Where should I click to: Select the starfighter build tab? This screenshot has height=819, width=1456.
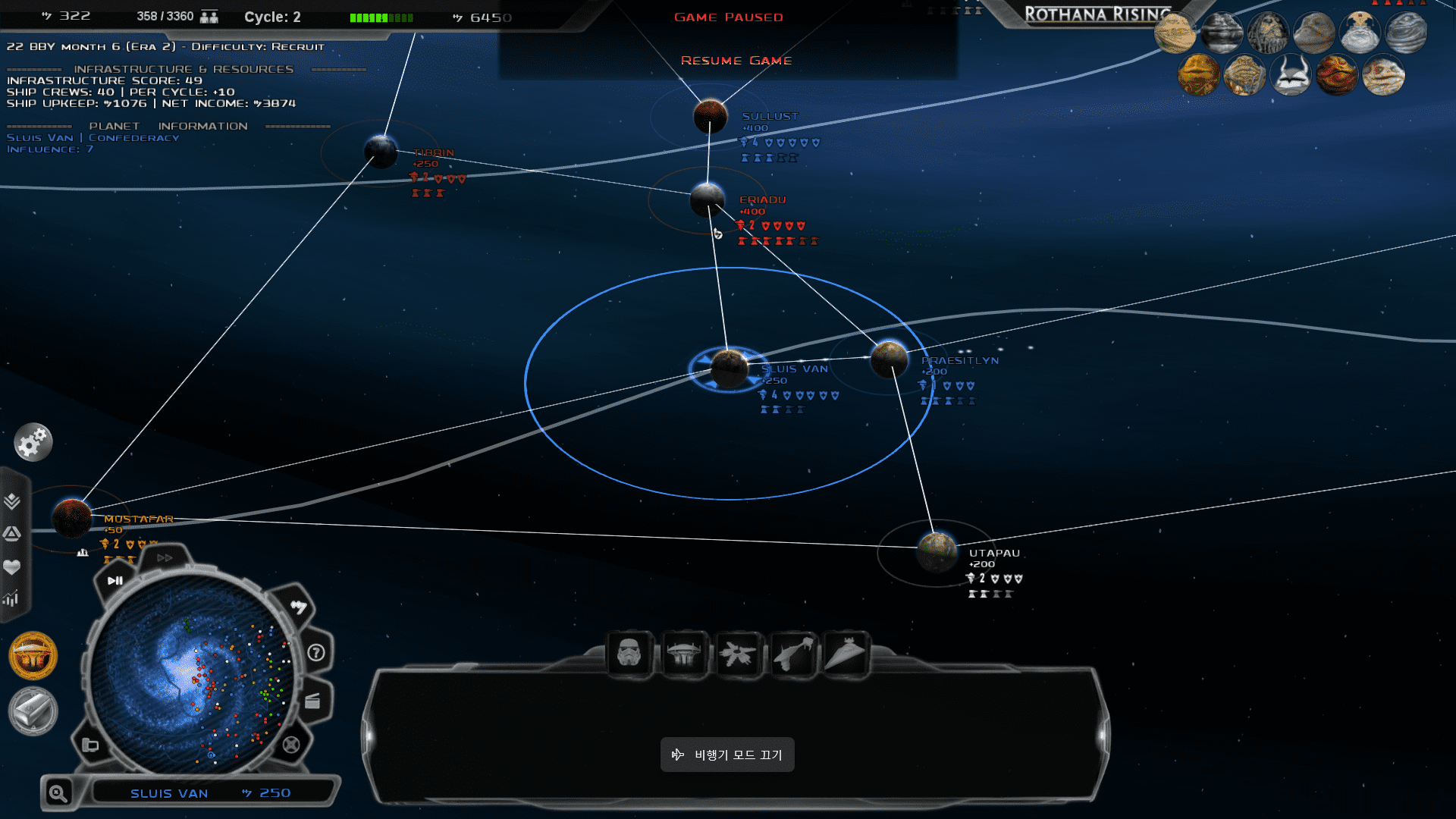tap(738, 654)
